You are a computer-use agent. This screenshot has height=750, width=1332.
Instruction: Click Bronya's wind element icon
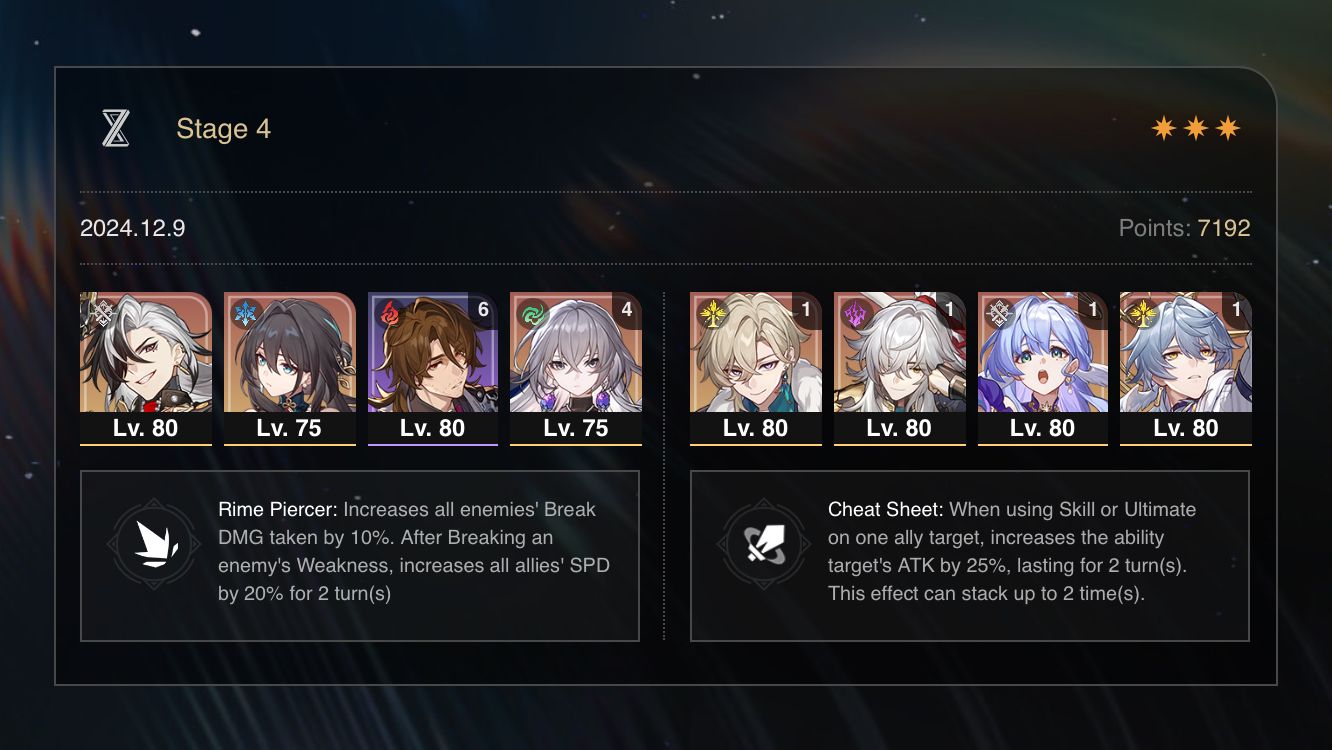530,312
